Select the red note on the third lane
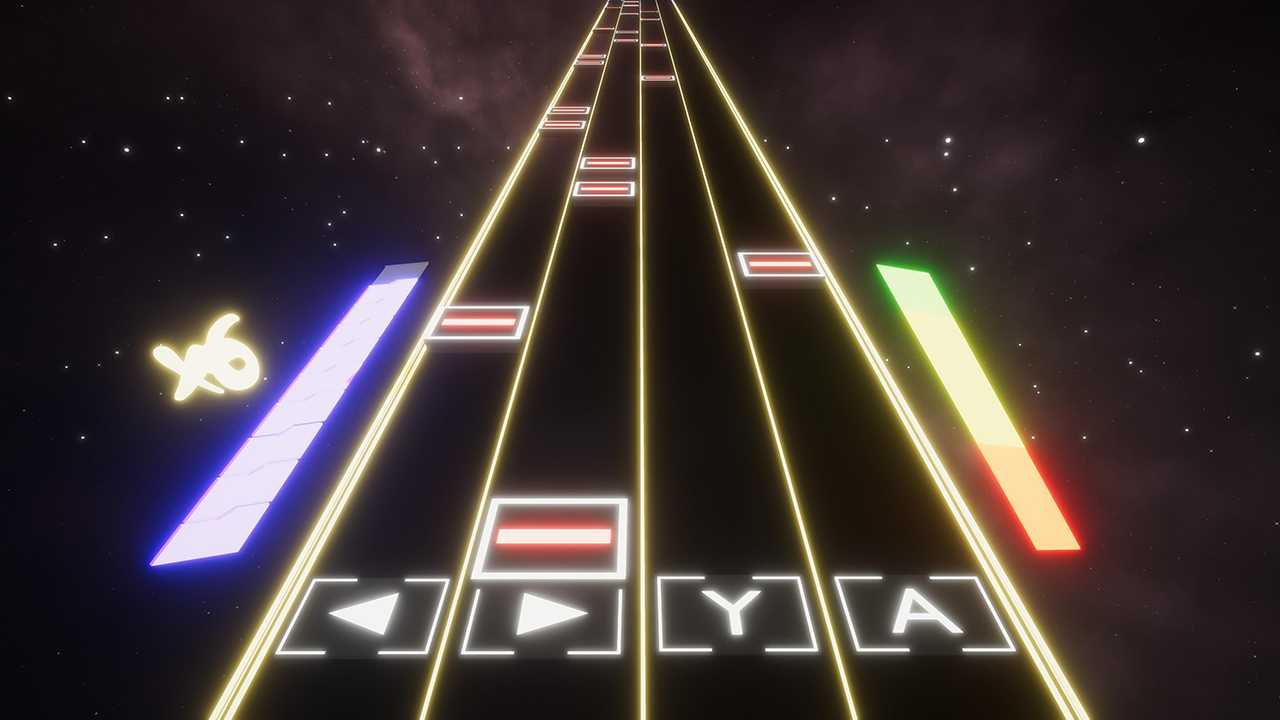Viewport: 1280px width, 720px height. click(x=778, y=262)
